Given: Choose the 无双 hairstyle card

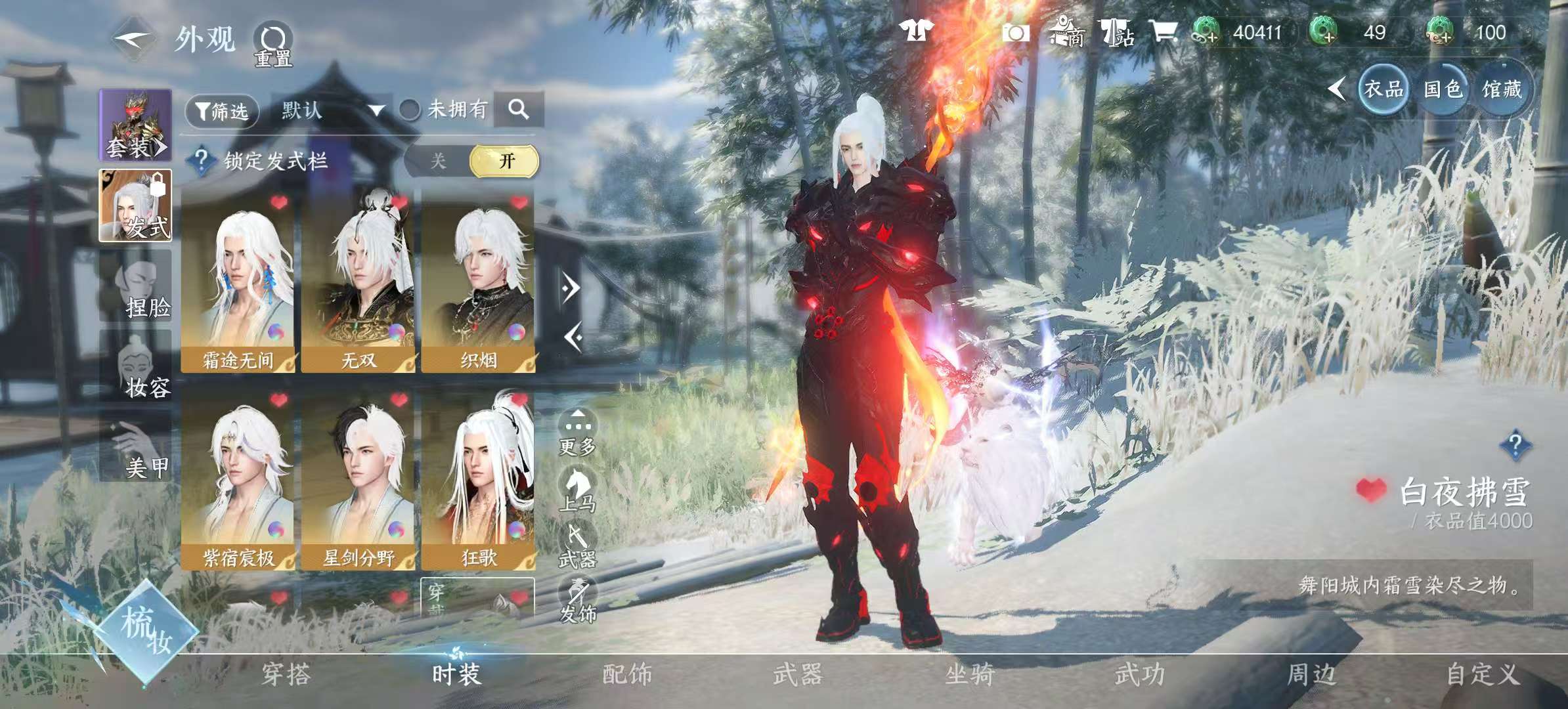Looking at the screenshot, I should 358,282.
